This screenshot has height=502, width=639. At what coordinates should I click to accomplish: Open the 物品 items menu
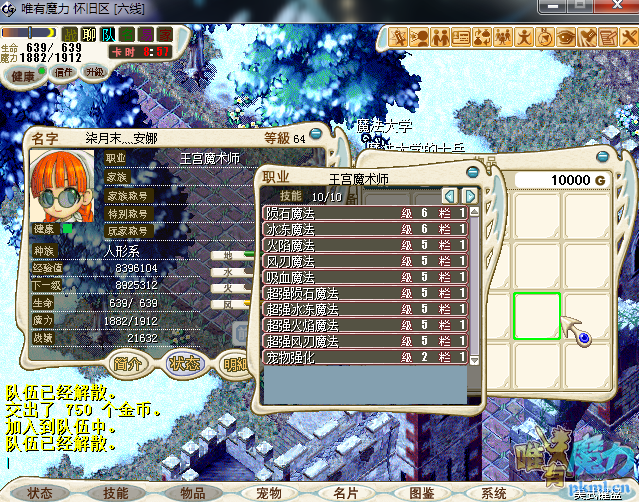coord(193,493)
